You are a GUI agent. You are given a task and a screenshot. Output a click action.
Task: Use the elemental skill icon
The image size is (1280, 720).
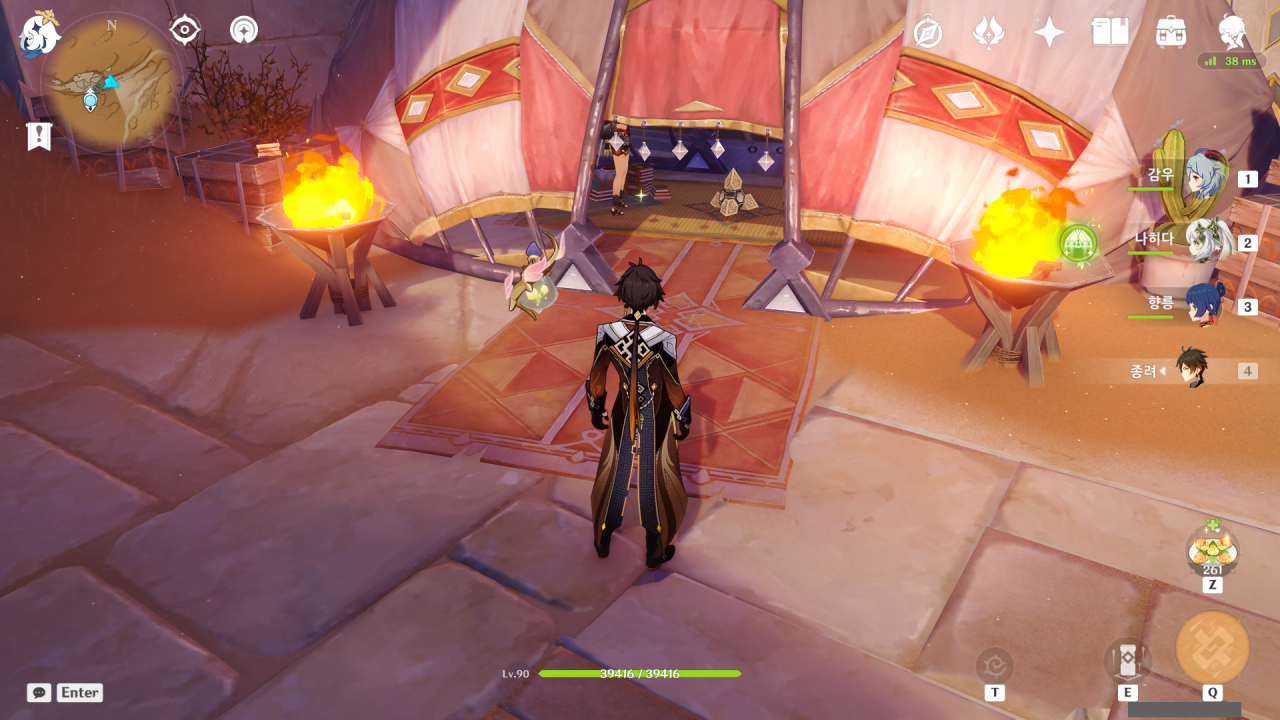click(1127, 661)
